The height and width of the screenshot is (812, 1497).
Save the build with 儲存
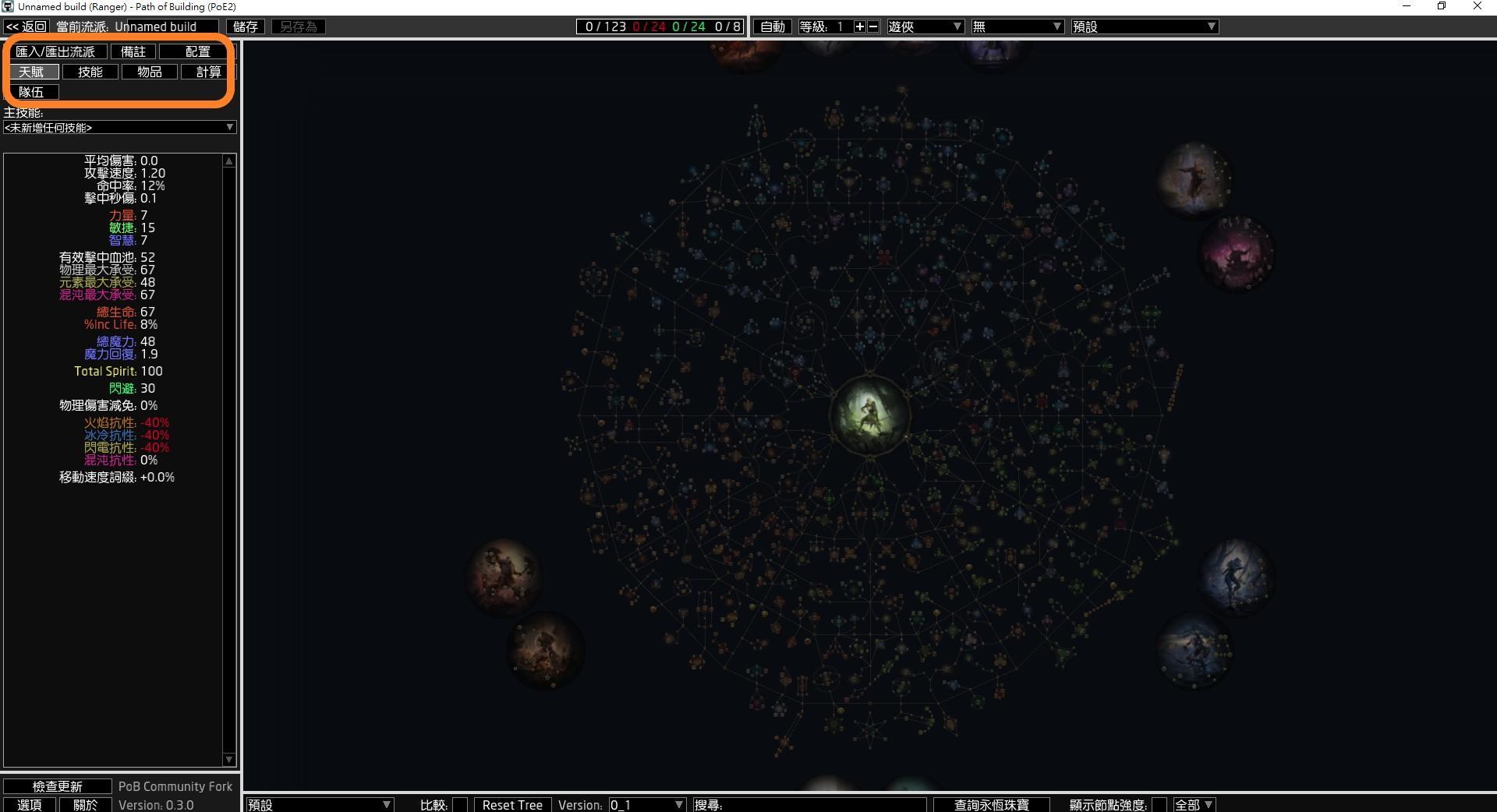244,26
